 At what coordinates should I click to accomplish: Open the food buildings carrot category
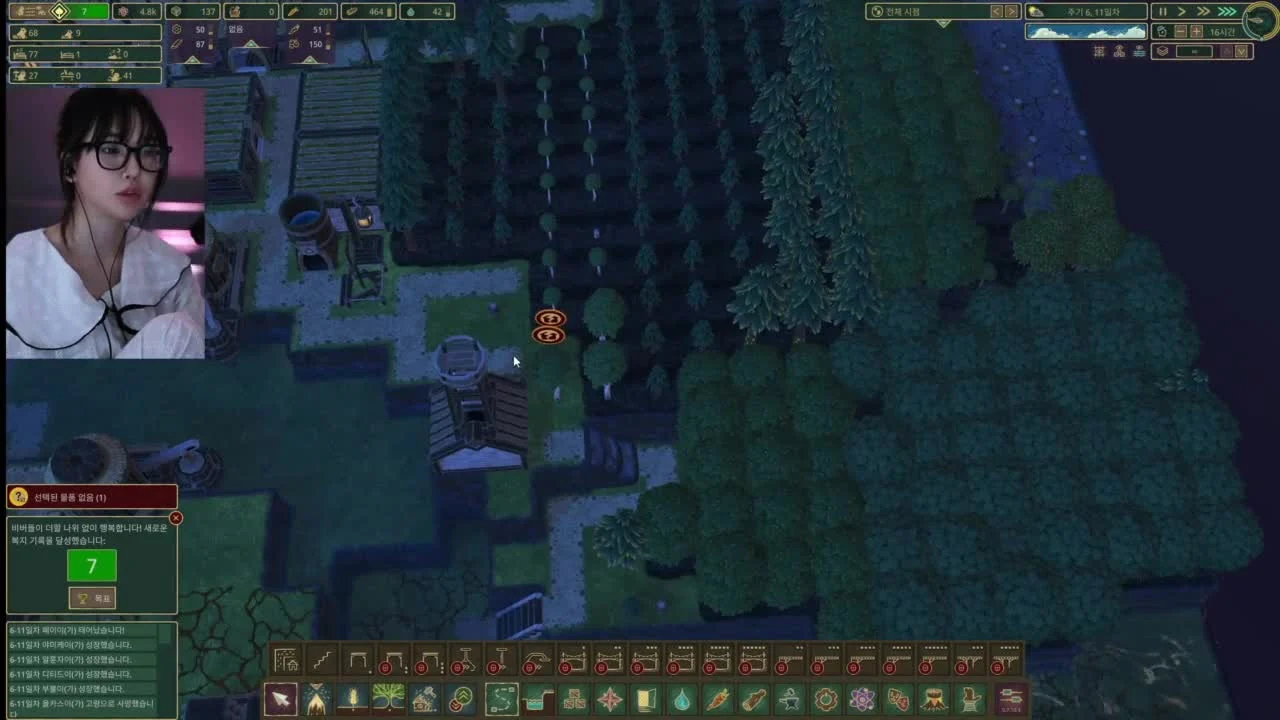click(x=718, y=698)
